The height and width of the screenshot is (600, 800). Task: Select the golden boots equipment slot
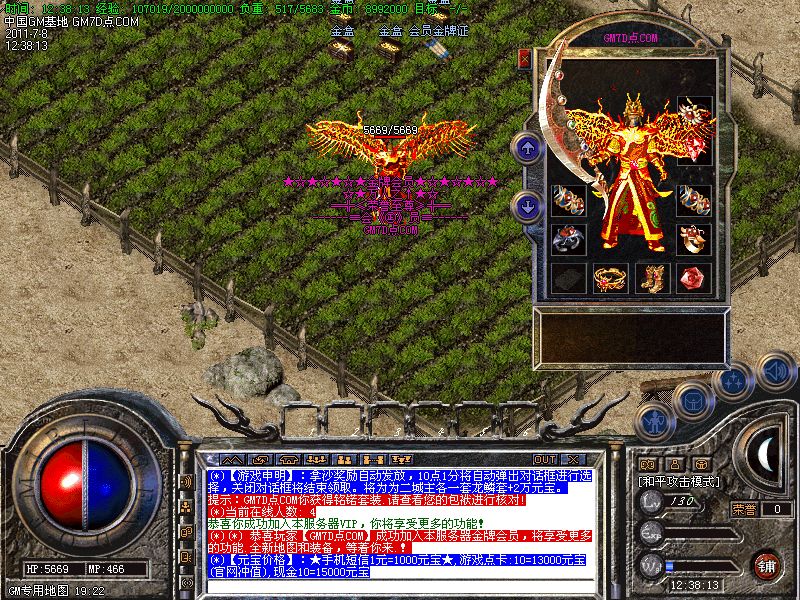tap(654, 277)
